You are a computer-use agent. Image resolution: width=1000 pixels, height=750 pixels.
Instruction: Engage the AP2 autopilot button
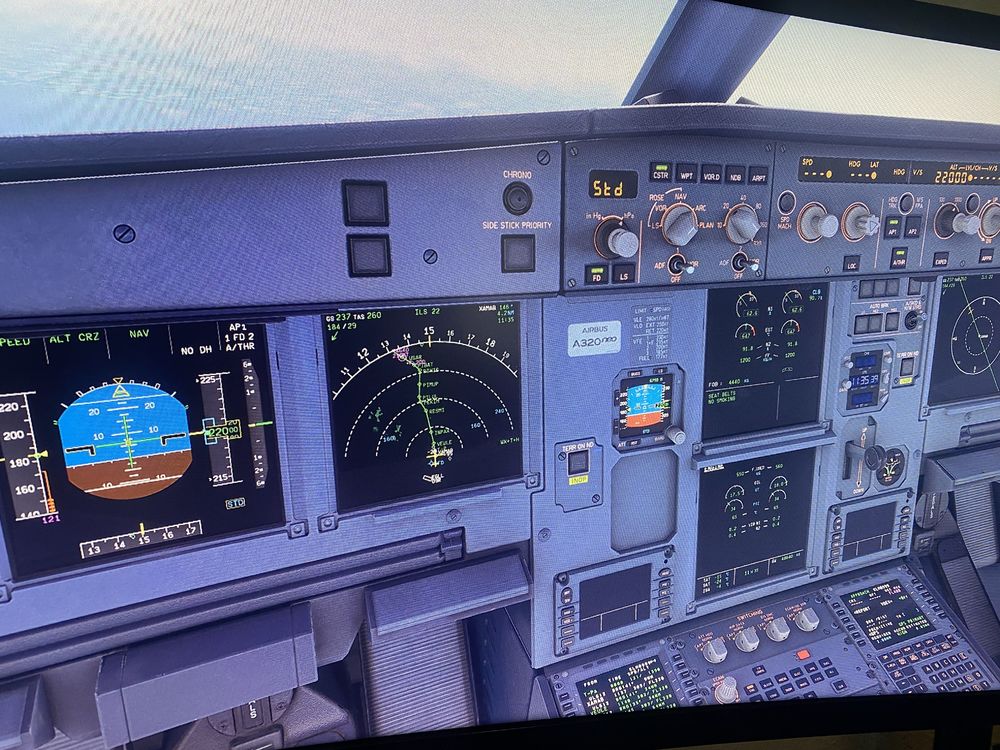point(913,228)
